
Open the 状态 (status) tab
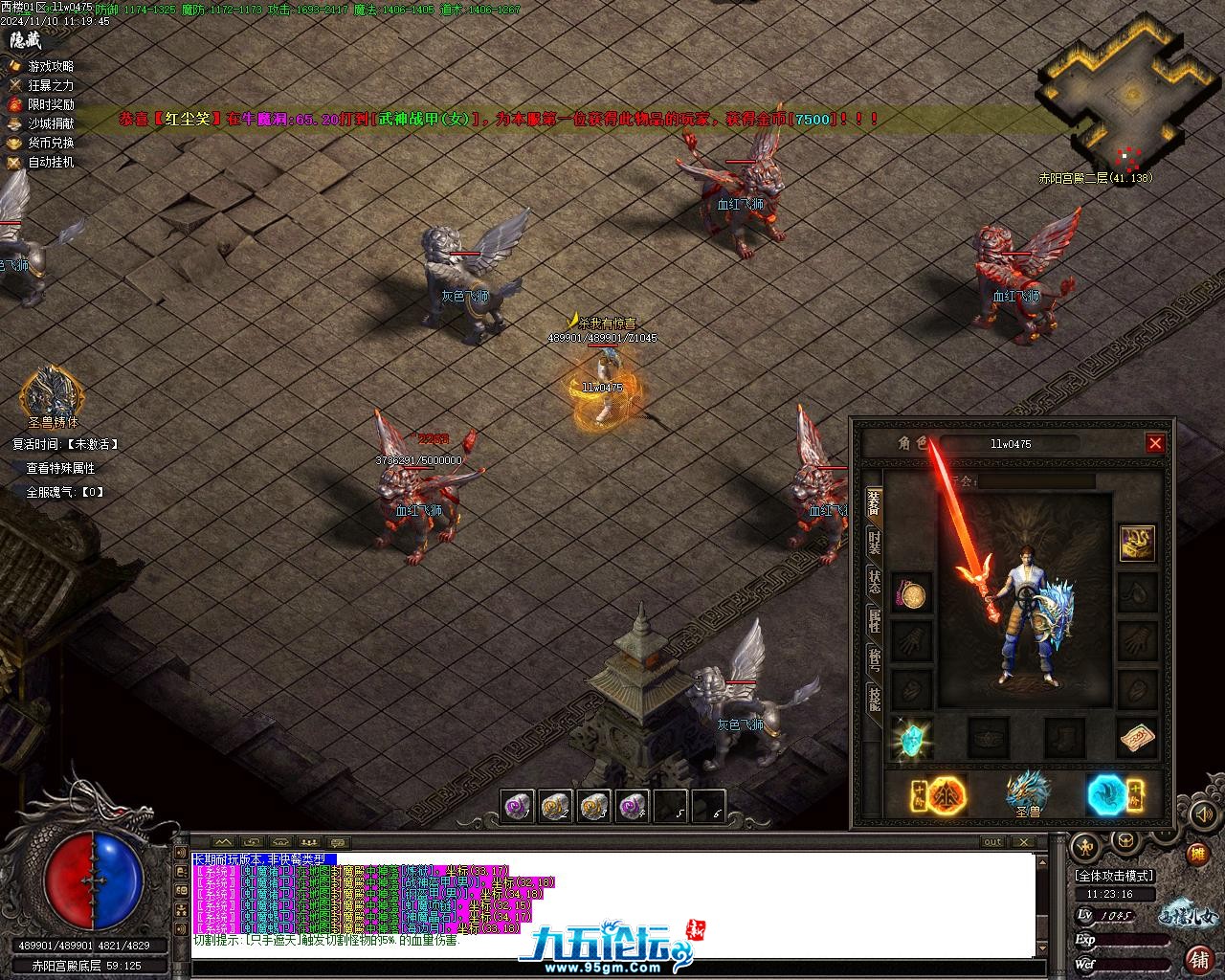point(874,583)
